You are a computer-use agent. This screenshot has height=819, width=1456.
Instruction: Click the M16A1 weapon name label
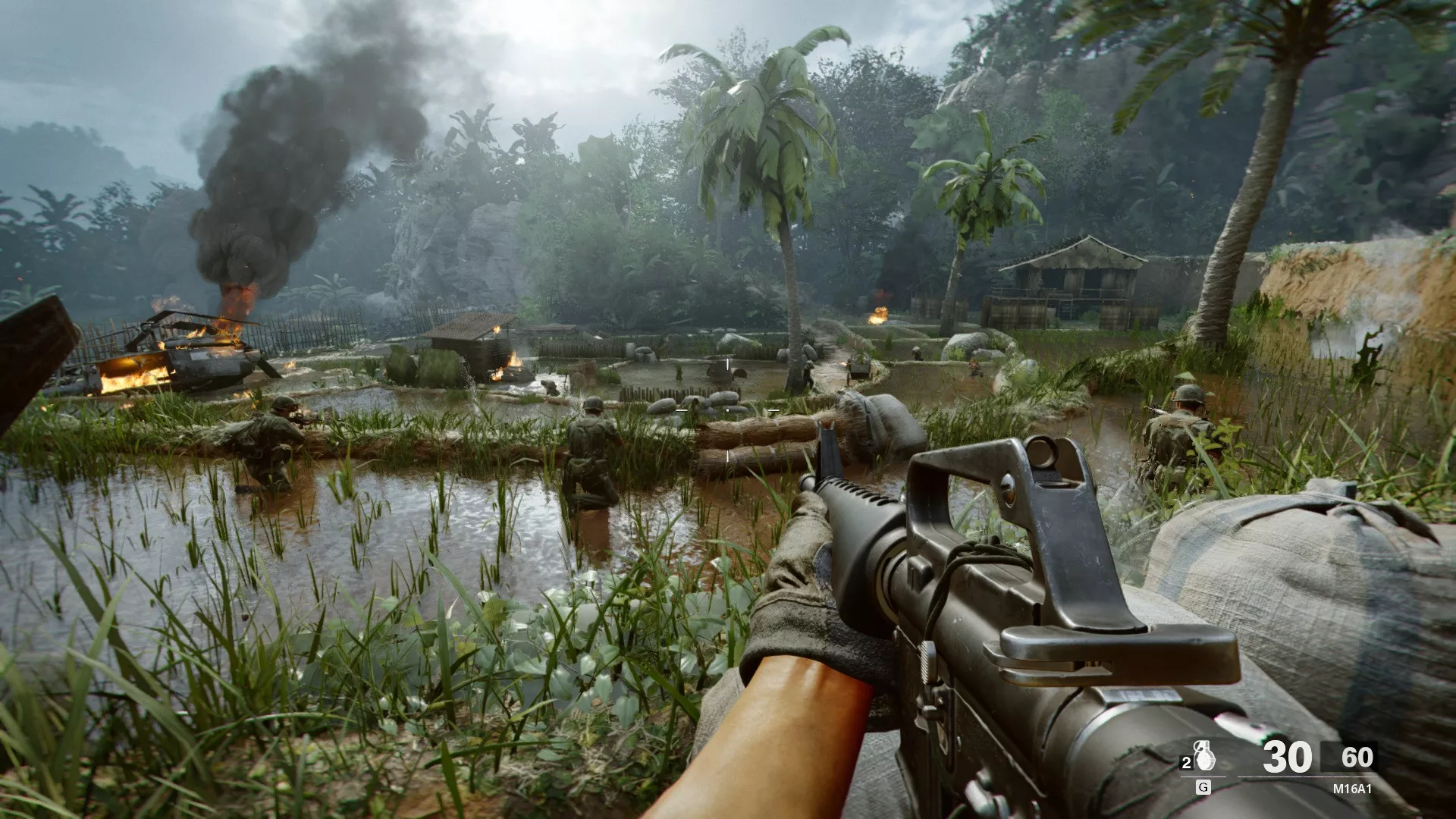[1352, 789]
